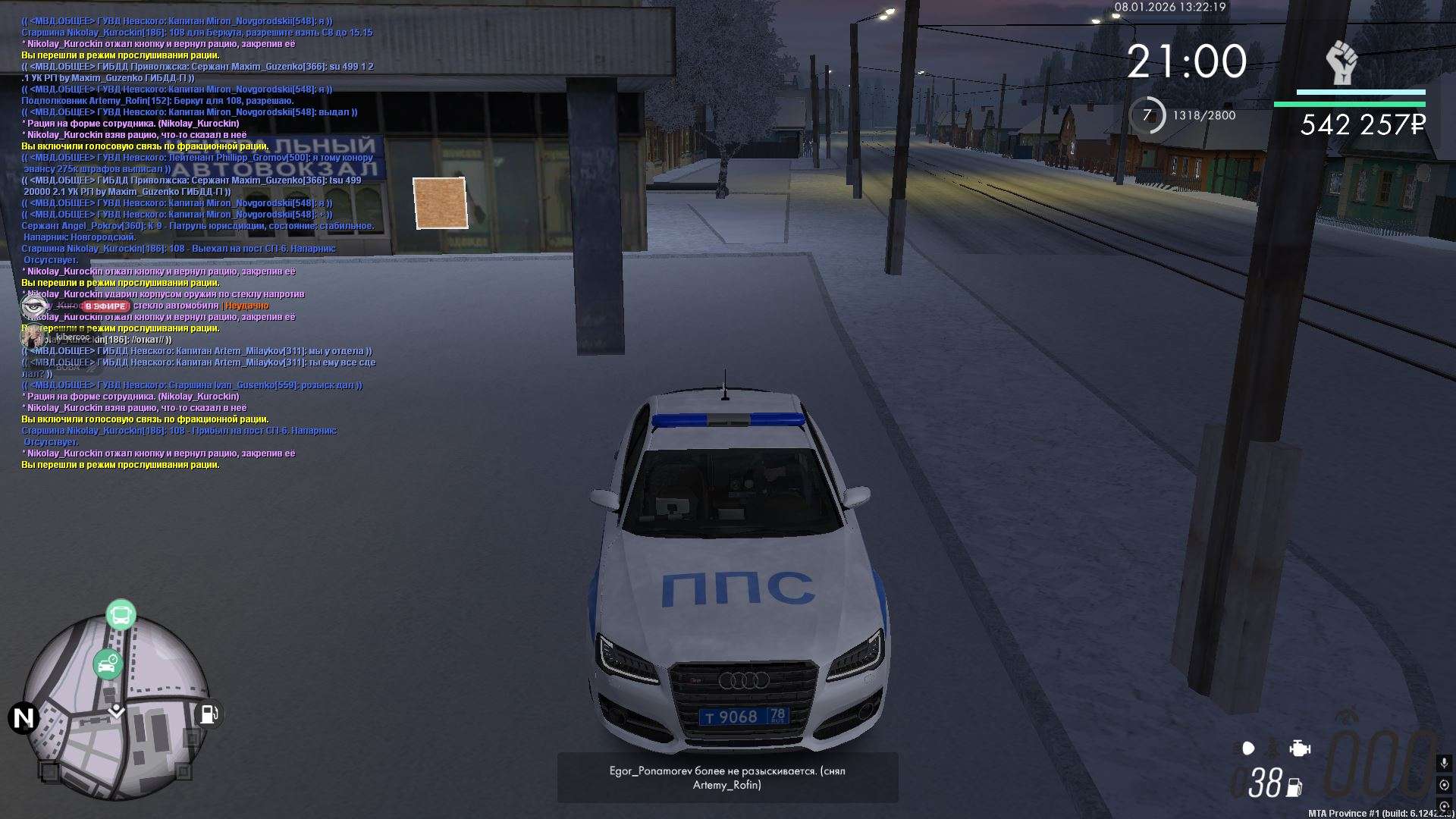
Task: Click the kibercoc voice overlay avatar
Action: click(33, 336)
